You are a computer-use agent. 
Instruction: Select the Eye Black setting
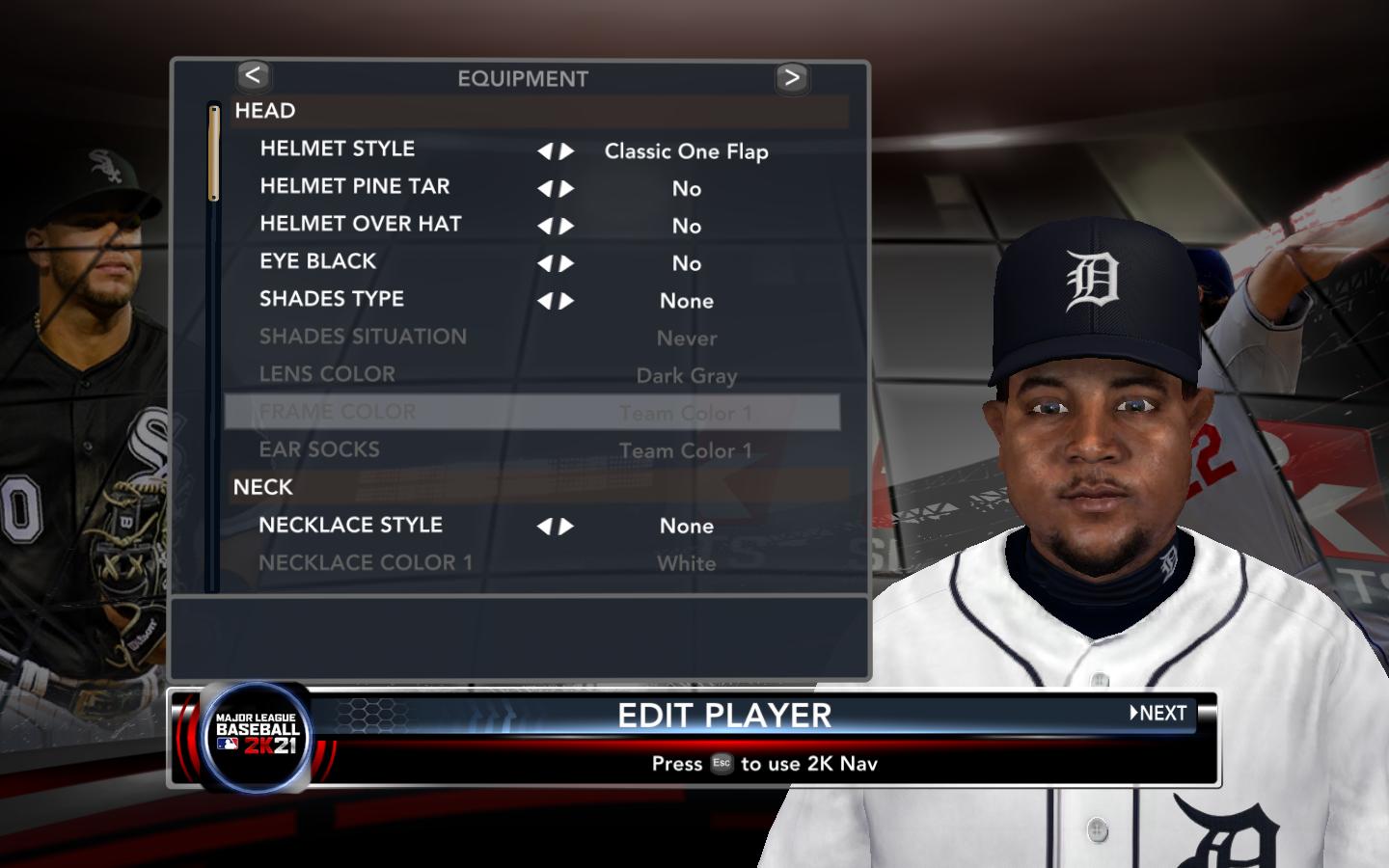pyautogui.click(x=317, y=261)
